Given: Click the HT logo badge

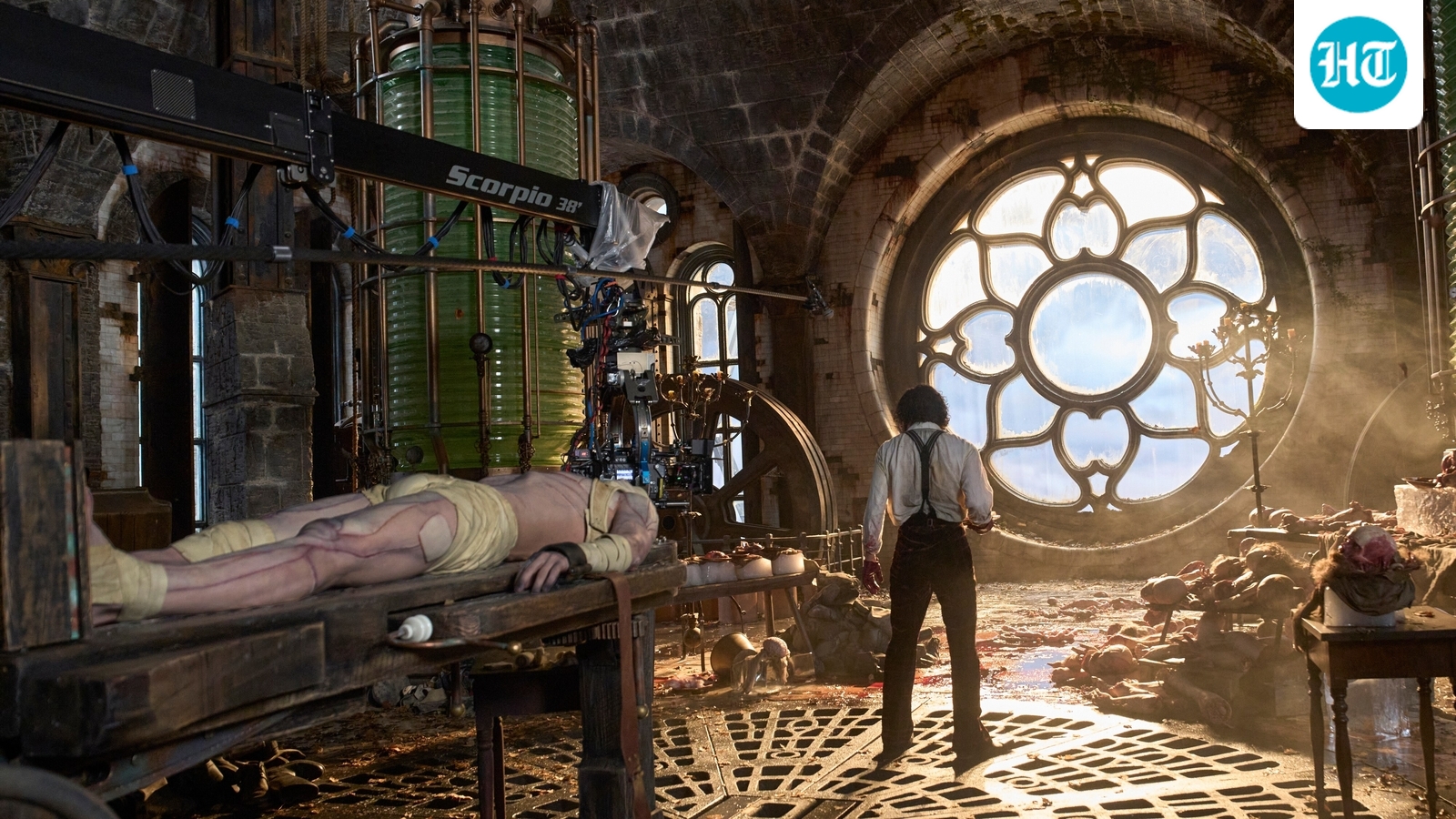Looking at the screenshot, I should click(1358, 64).
